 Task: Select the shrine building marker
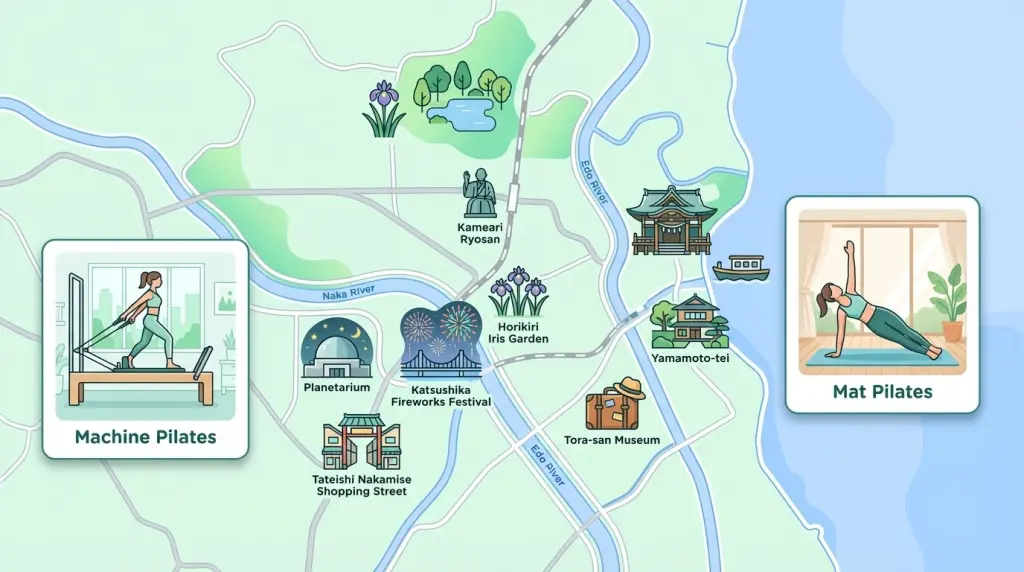(x=671, y=220)
